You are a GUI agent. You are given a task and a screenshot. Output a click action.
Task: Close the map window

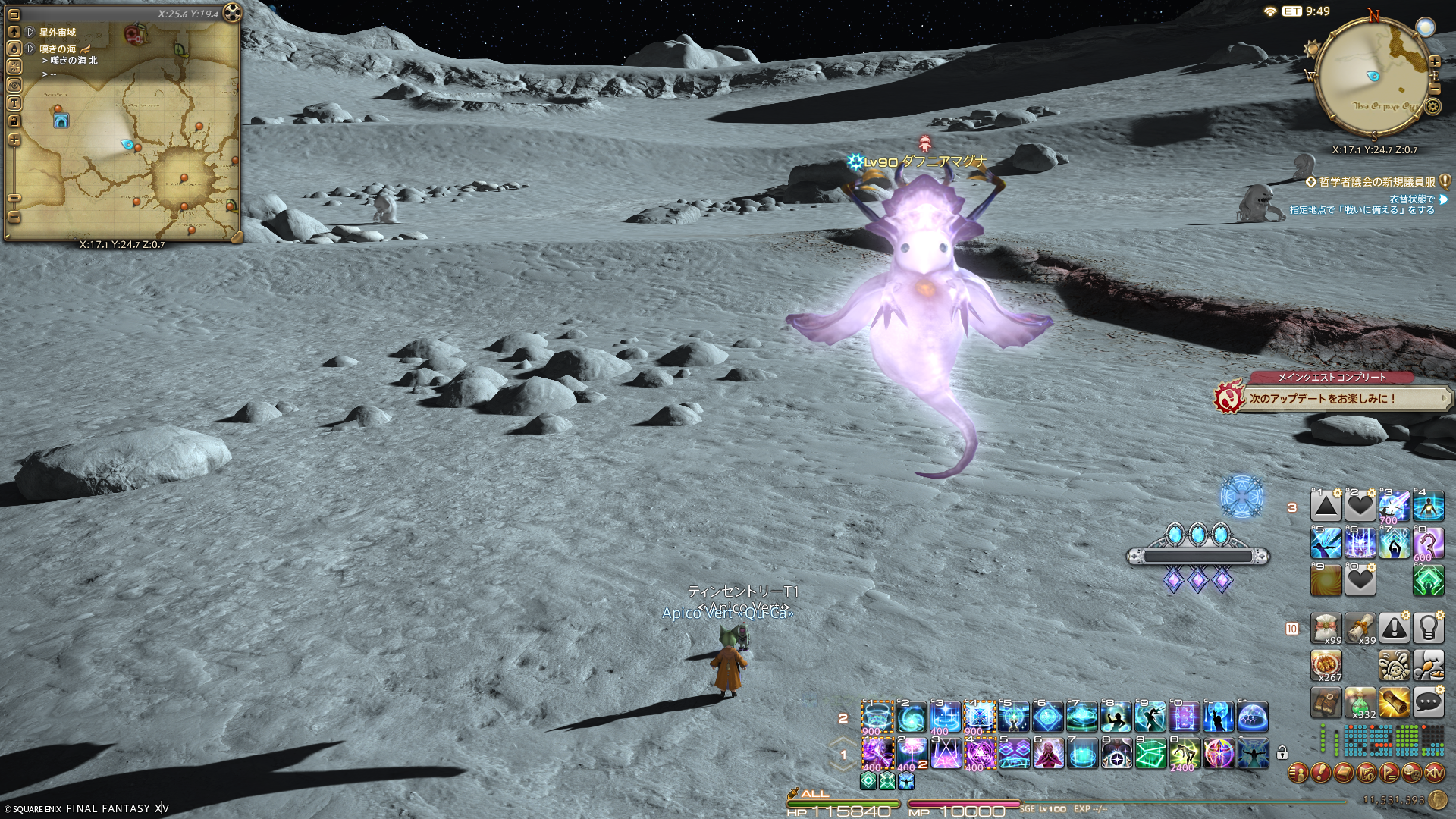pyautogui.click(x=233, y=13)
